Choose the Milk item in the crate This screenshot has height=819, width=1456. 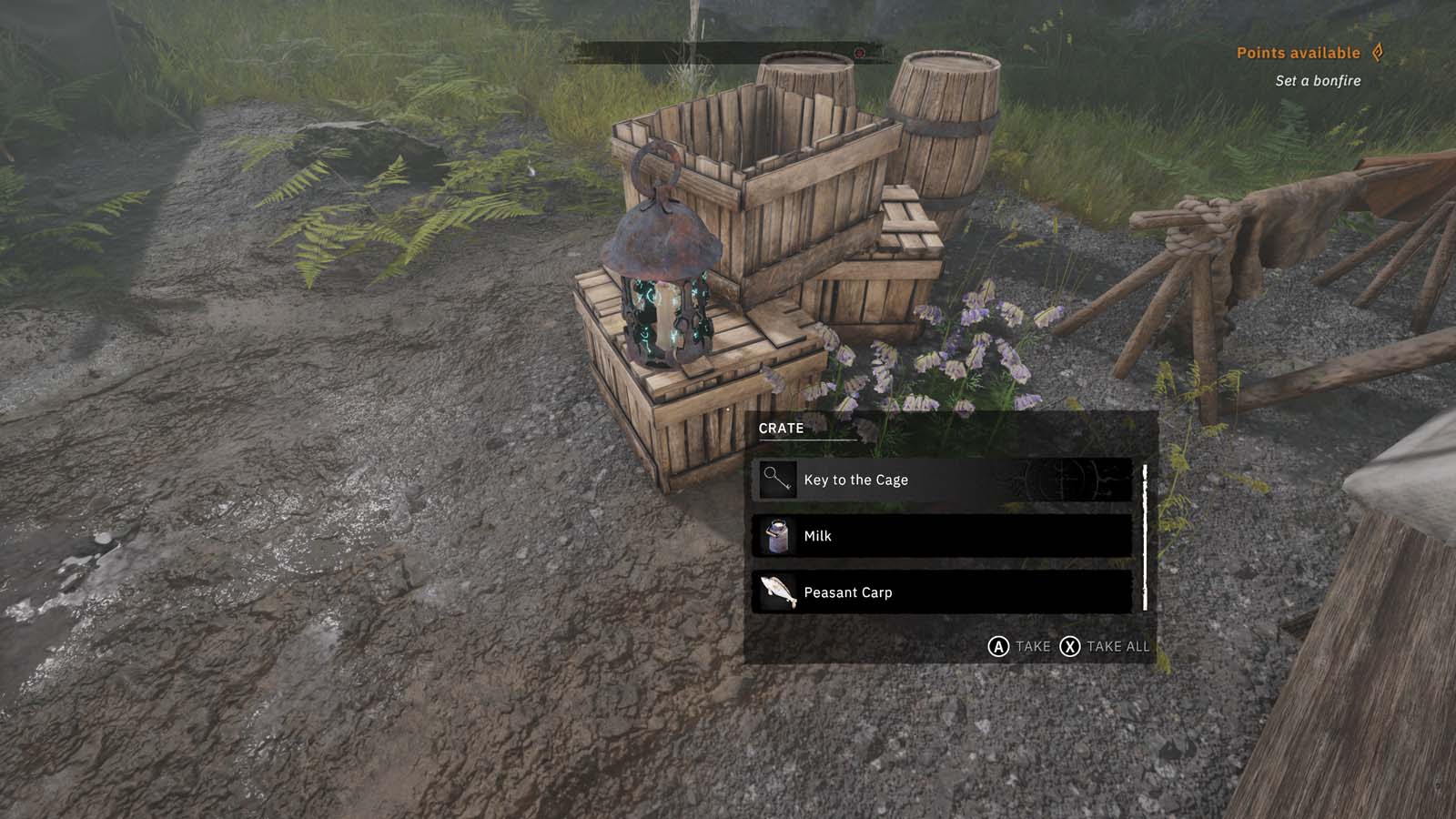942,536
